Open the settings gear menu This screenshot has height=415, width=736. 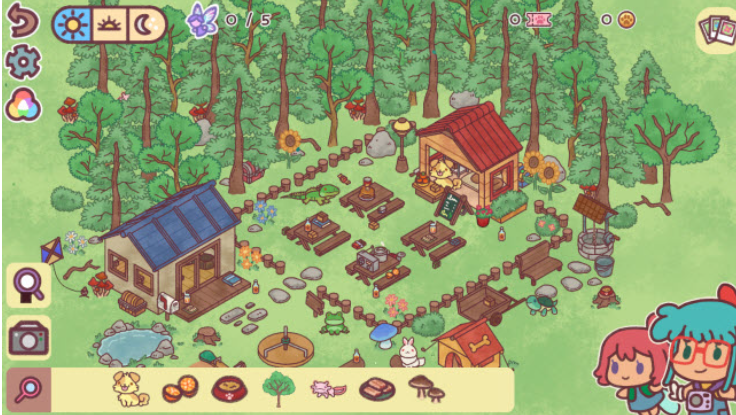tap(21, 63)
